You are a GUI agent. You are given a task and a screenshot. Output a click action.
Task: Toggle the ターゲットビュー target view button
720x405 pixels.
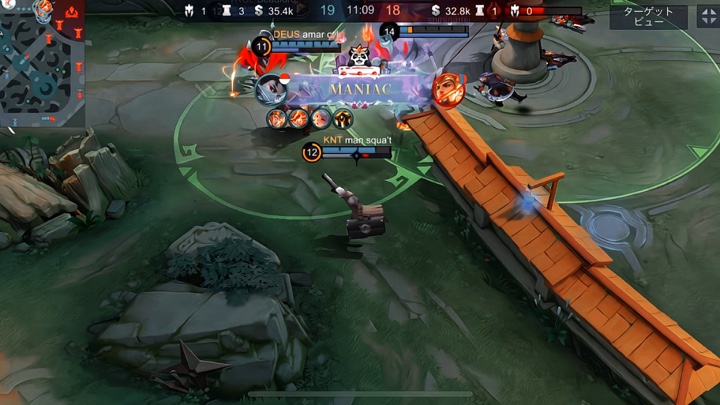[648, 16]
